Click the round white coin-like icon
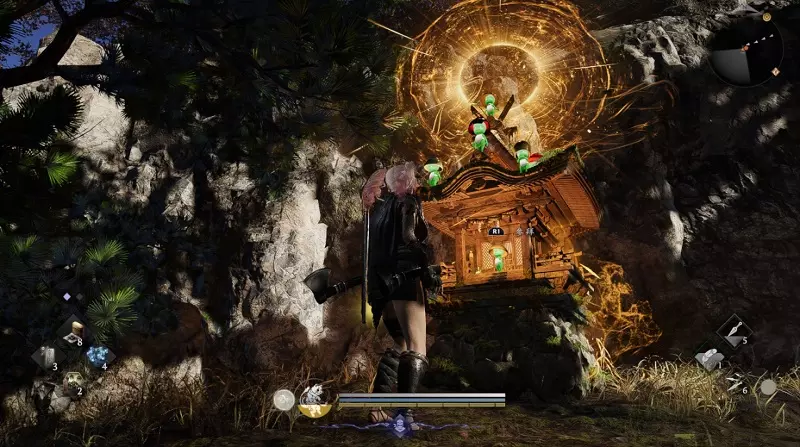This screenshot has height=447, width=800. click(x=283, y=400)
